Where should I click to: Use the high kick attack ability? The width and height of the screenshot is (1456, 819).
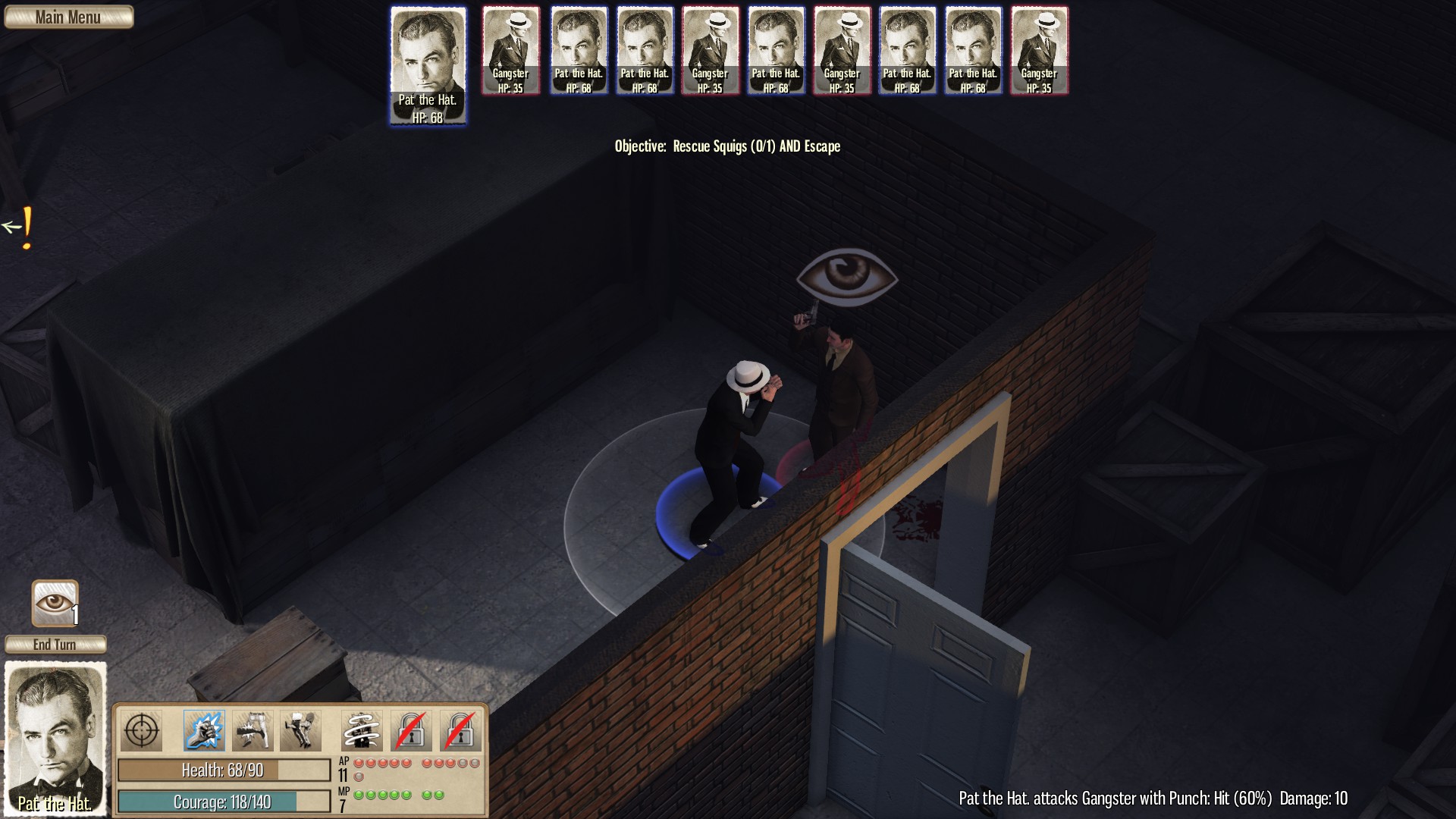pyautogui.click(x=300, y=731)
